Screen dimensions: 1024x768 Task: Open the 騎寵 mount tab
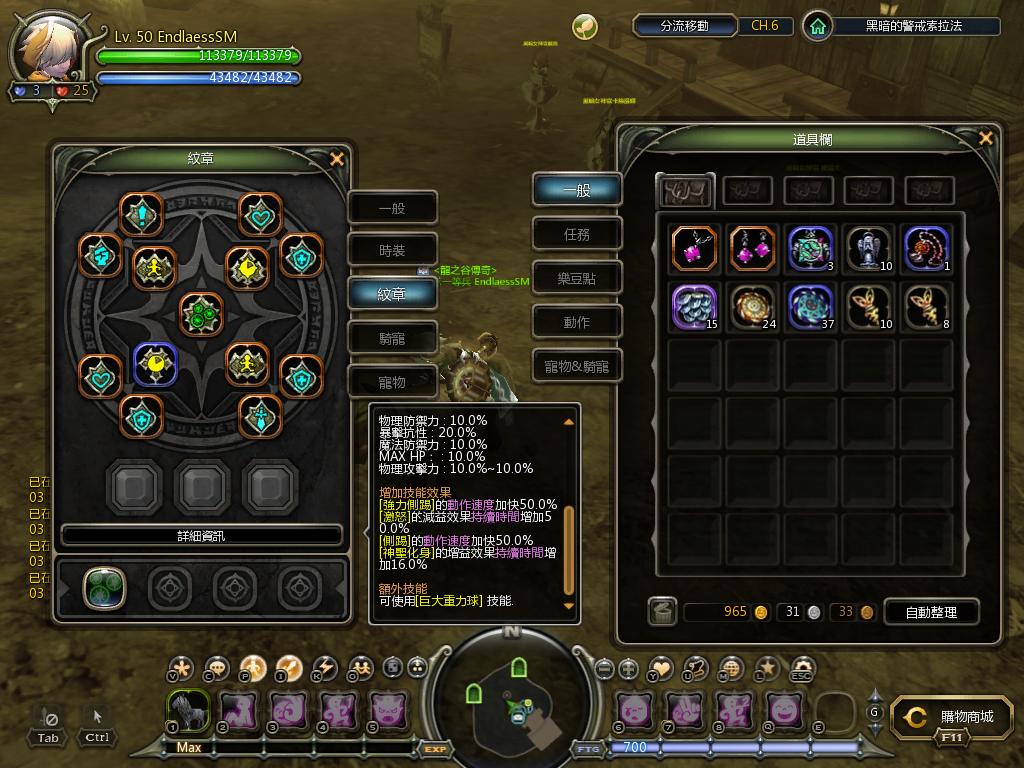[392, 339]
